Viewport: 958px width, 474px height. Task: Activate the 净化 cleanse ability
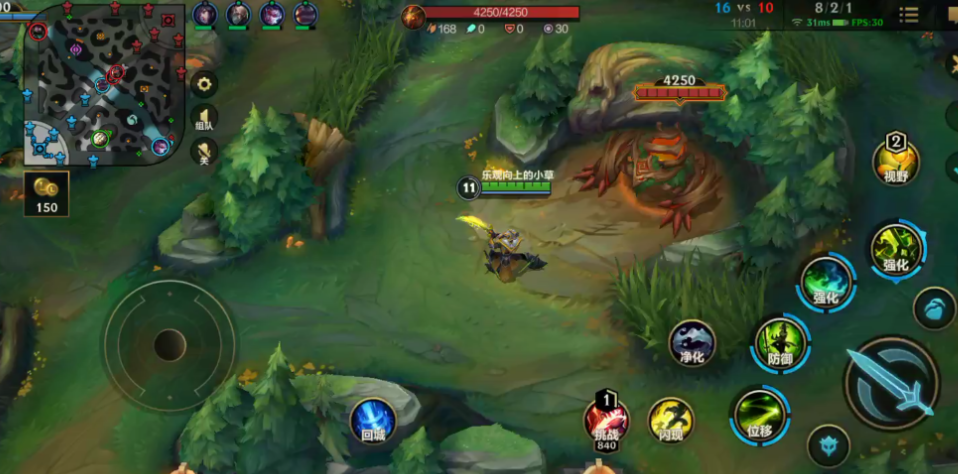coord(692,343)
